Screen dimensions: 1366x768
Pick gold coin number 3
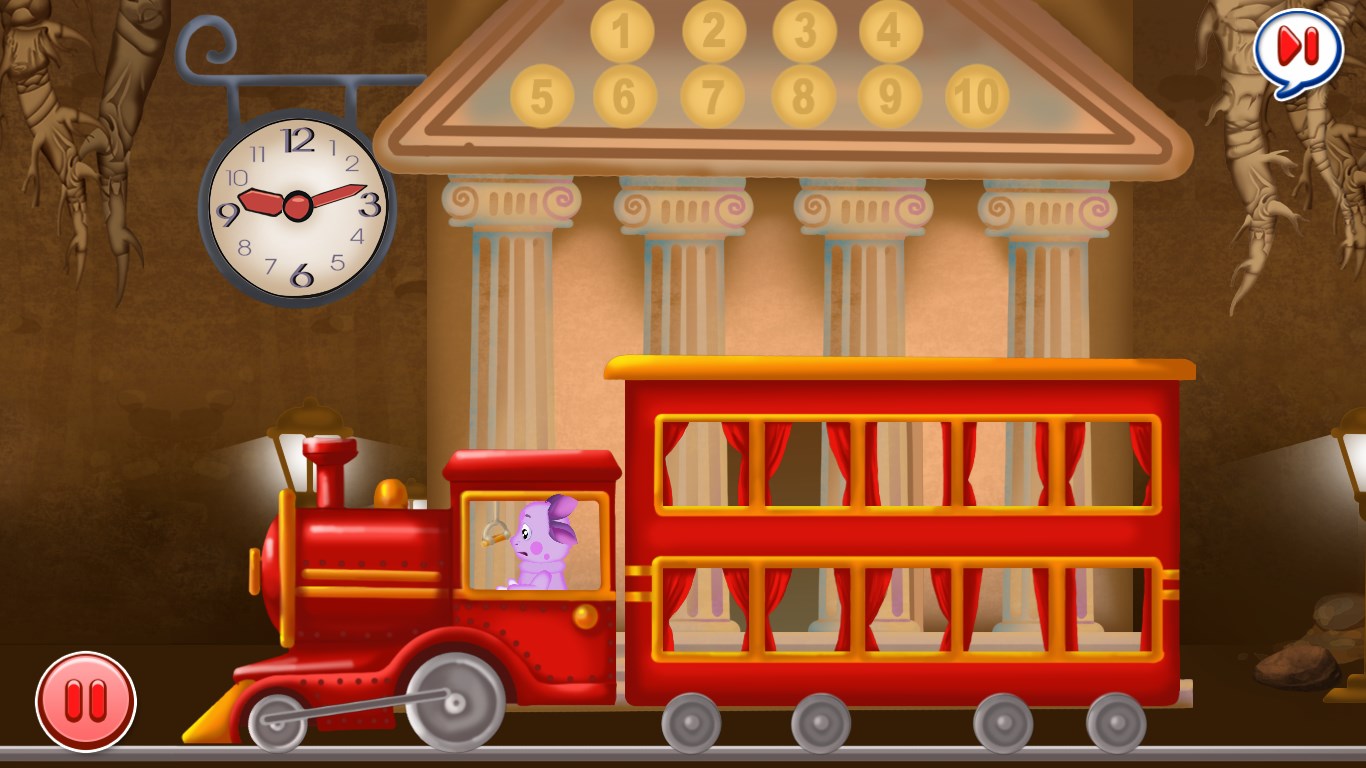click(805, 32)
